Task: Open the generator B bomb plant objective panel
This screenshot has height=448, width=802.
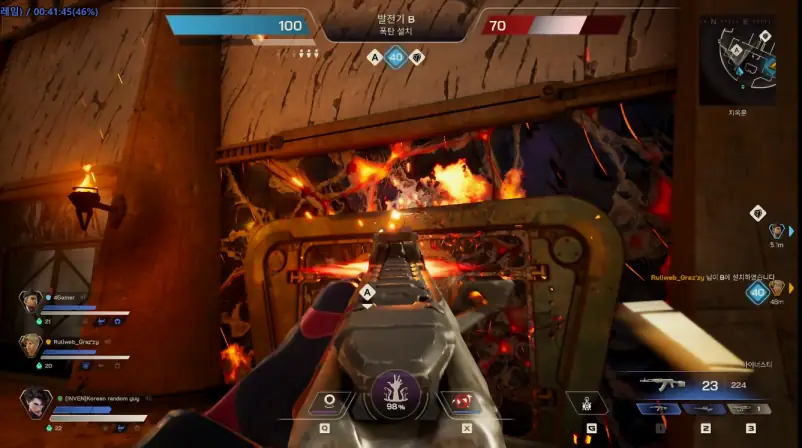Action: (396, 24)
